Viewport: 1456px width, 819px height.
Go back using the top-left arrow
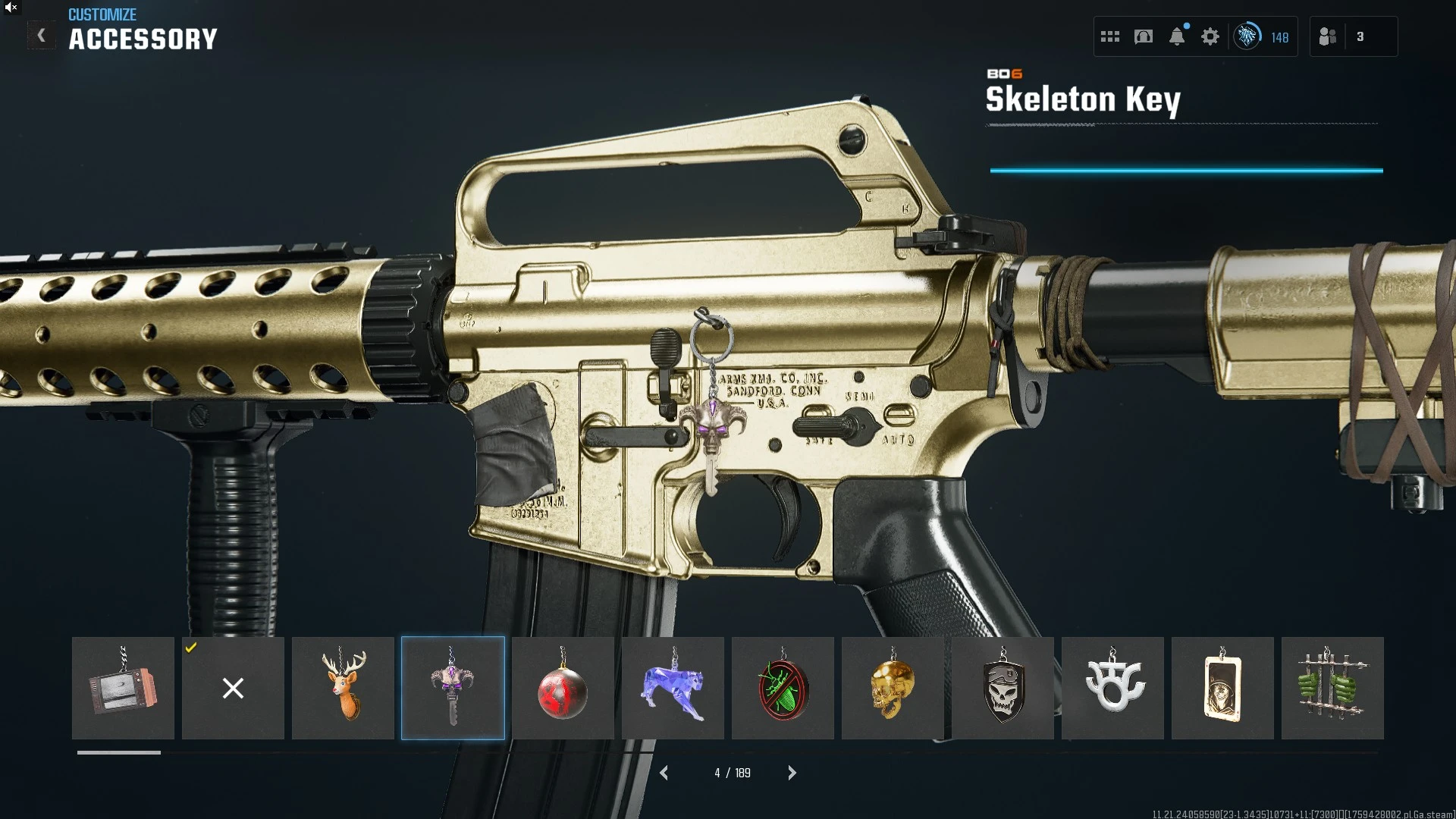[x=42, y=36]
